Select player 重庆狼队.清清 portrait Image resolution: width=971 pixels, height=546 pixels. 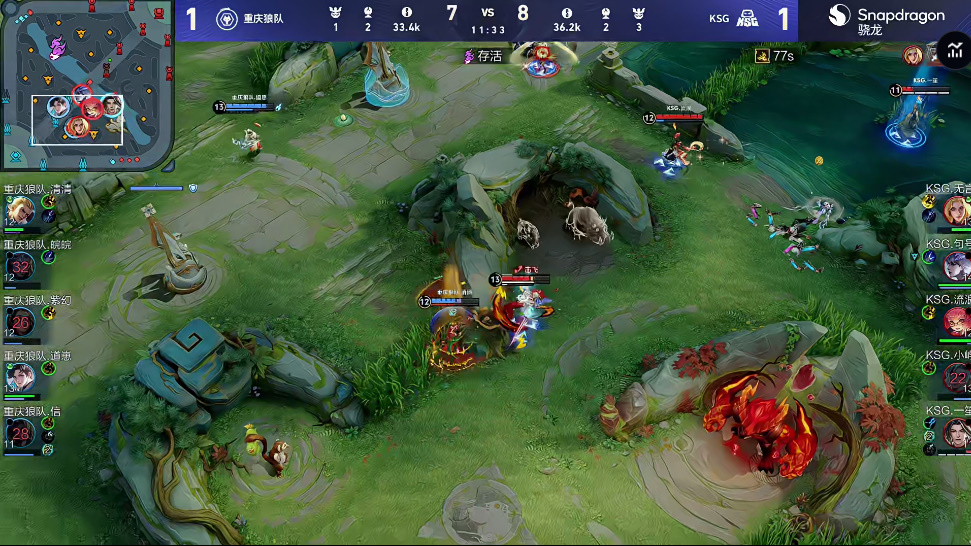point(20,211)
